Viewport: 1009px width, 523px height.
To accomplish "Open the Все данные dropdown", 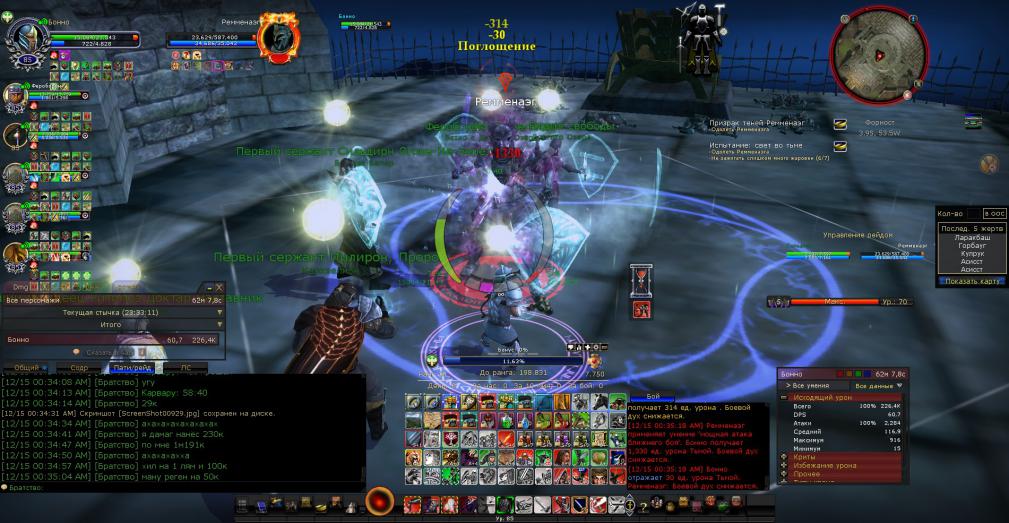I will tap(879, 385).
